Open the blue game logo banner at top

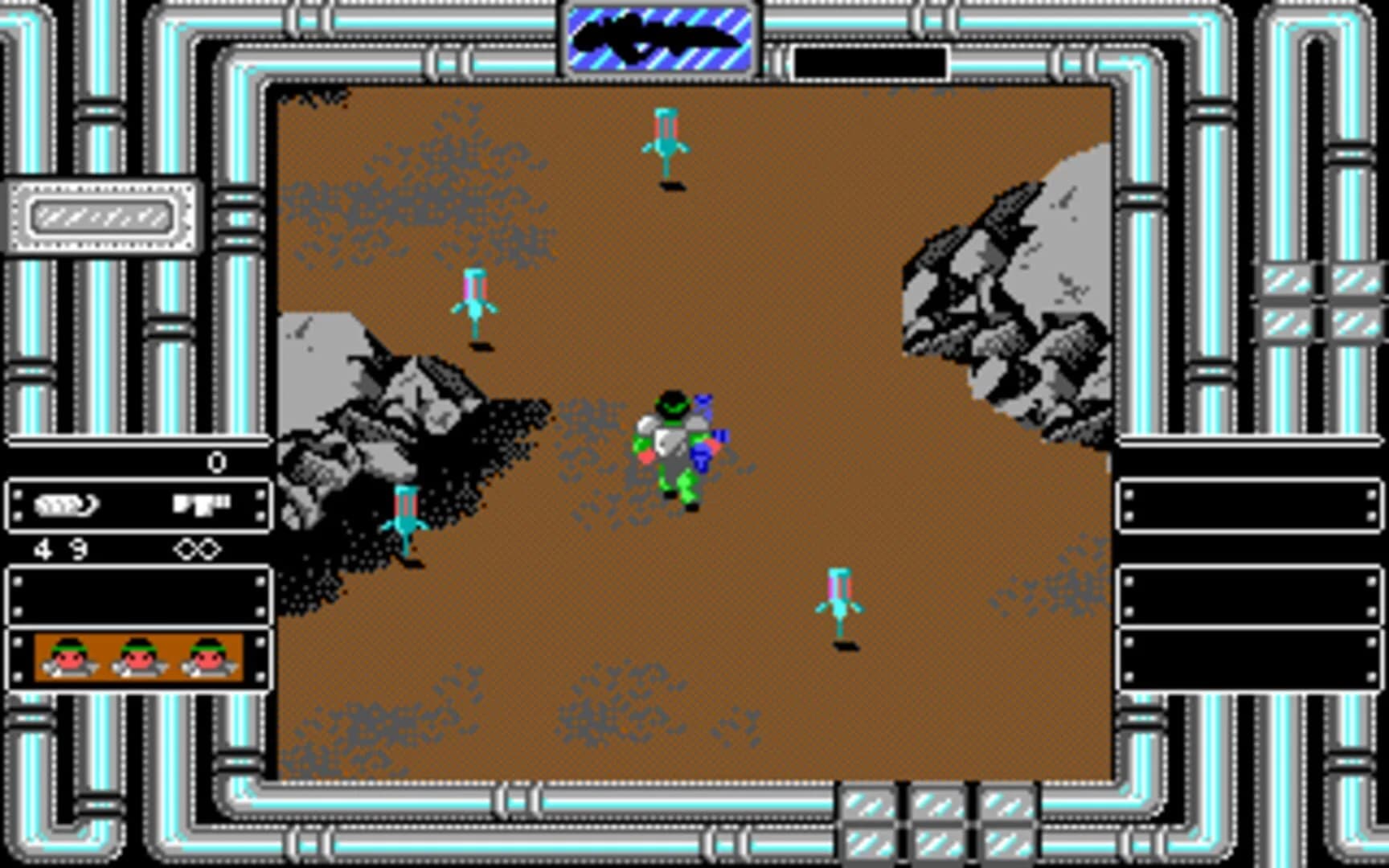659,36
